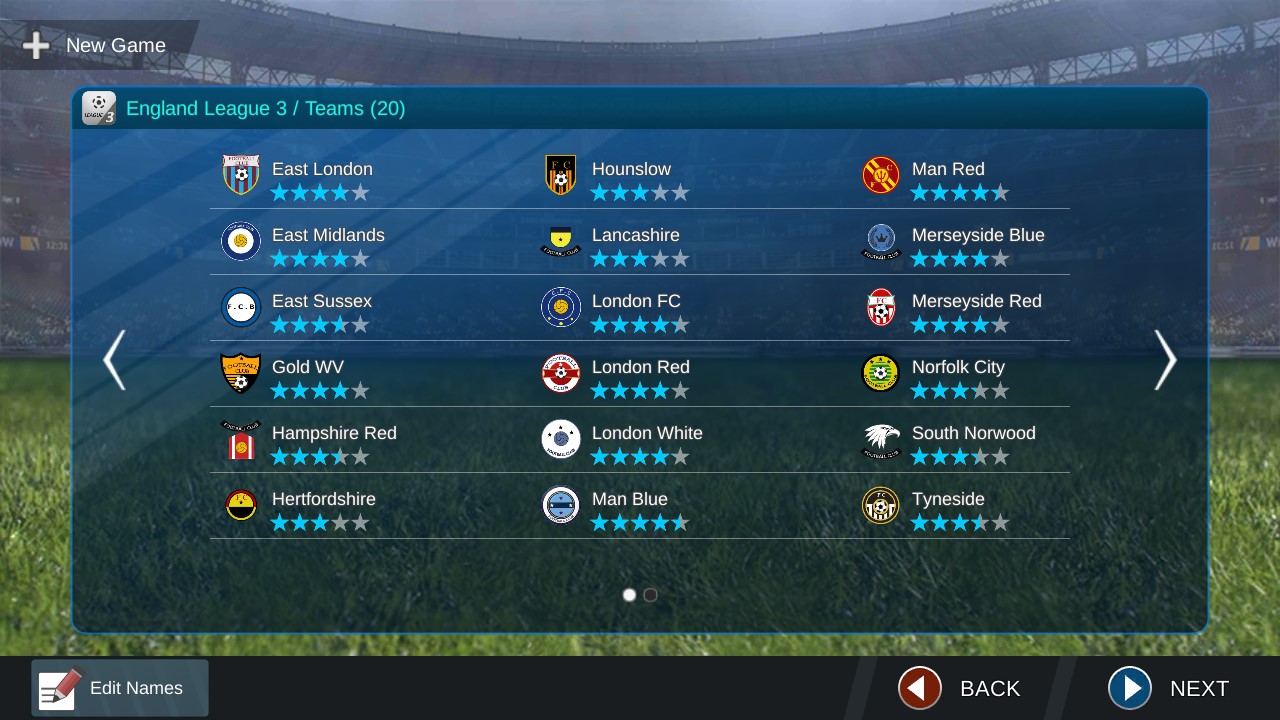Open the Edit Names option

(x=120, y=688)
